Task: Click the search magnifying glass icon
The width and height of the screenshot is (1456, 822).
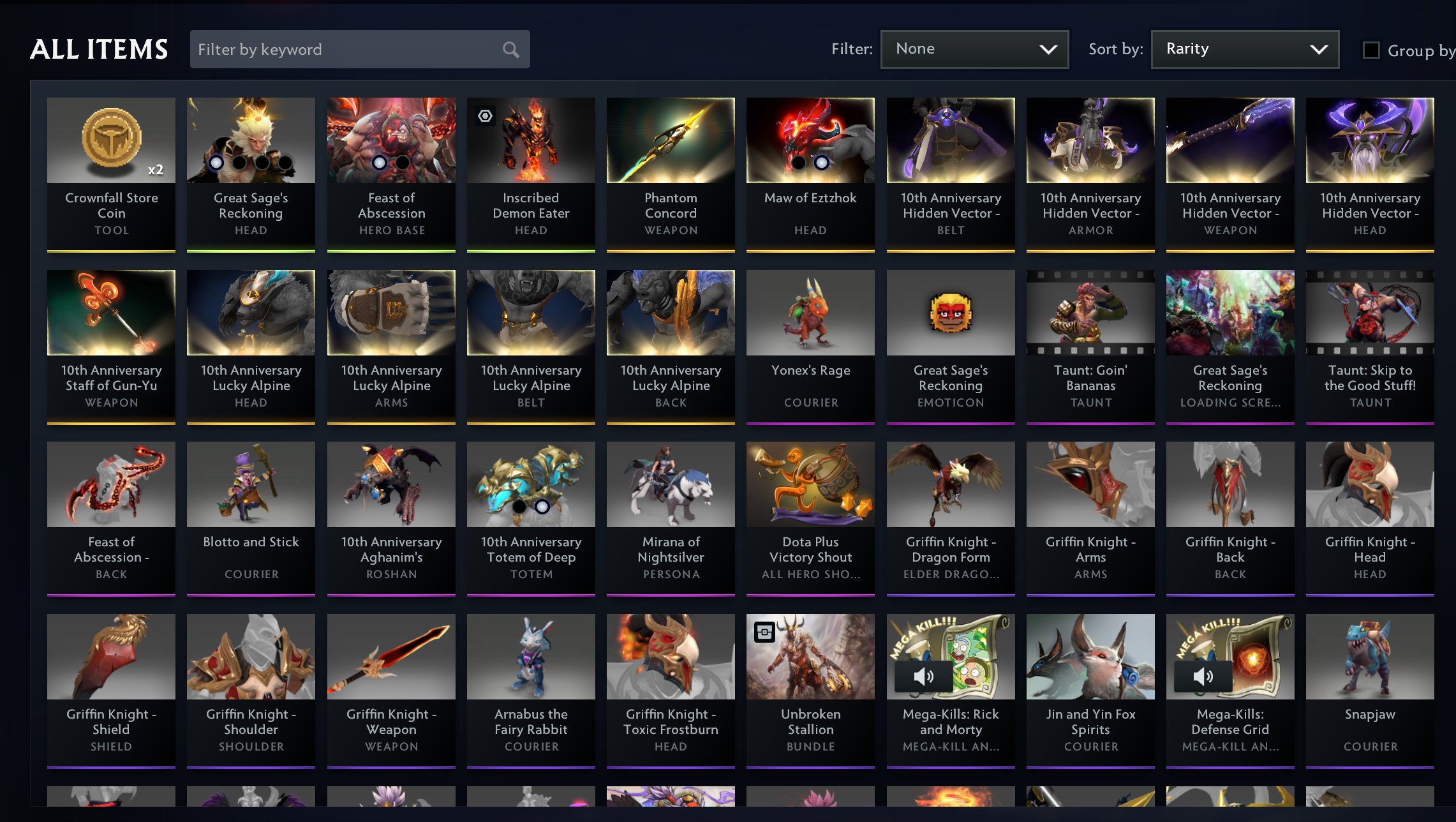Action: click(x=510, y=49)
